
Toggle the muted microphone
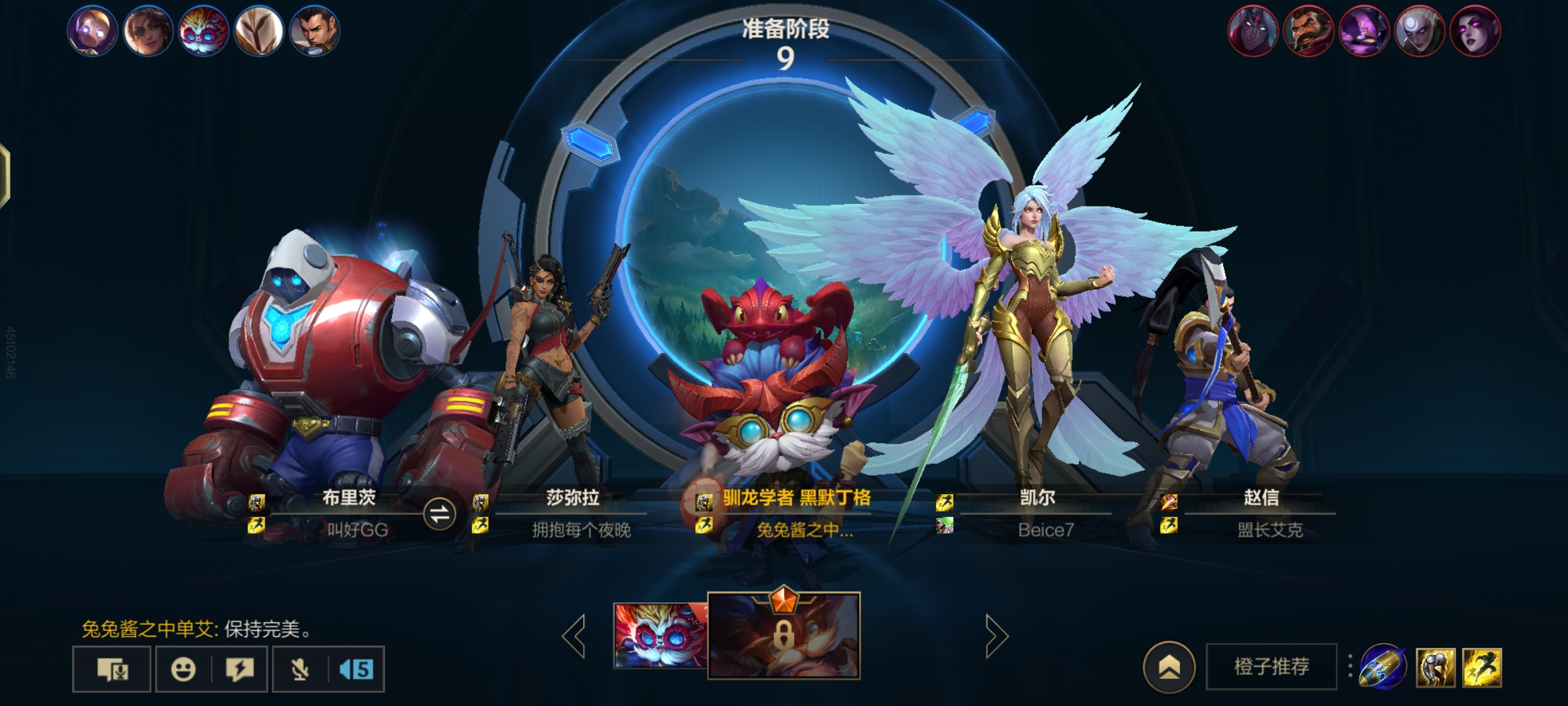[300, 669]
